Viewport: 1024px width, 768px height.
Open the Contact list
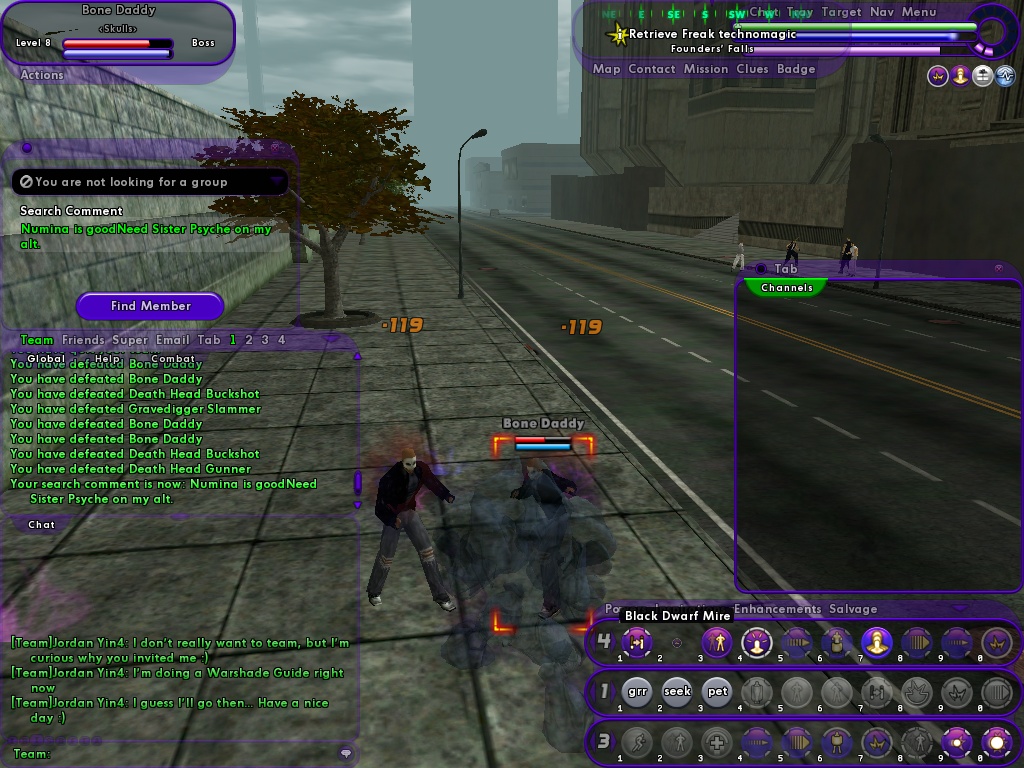click(652, 69)
